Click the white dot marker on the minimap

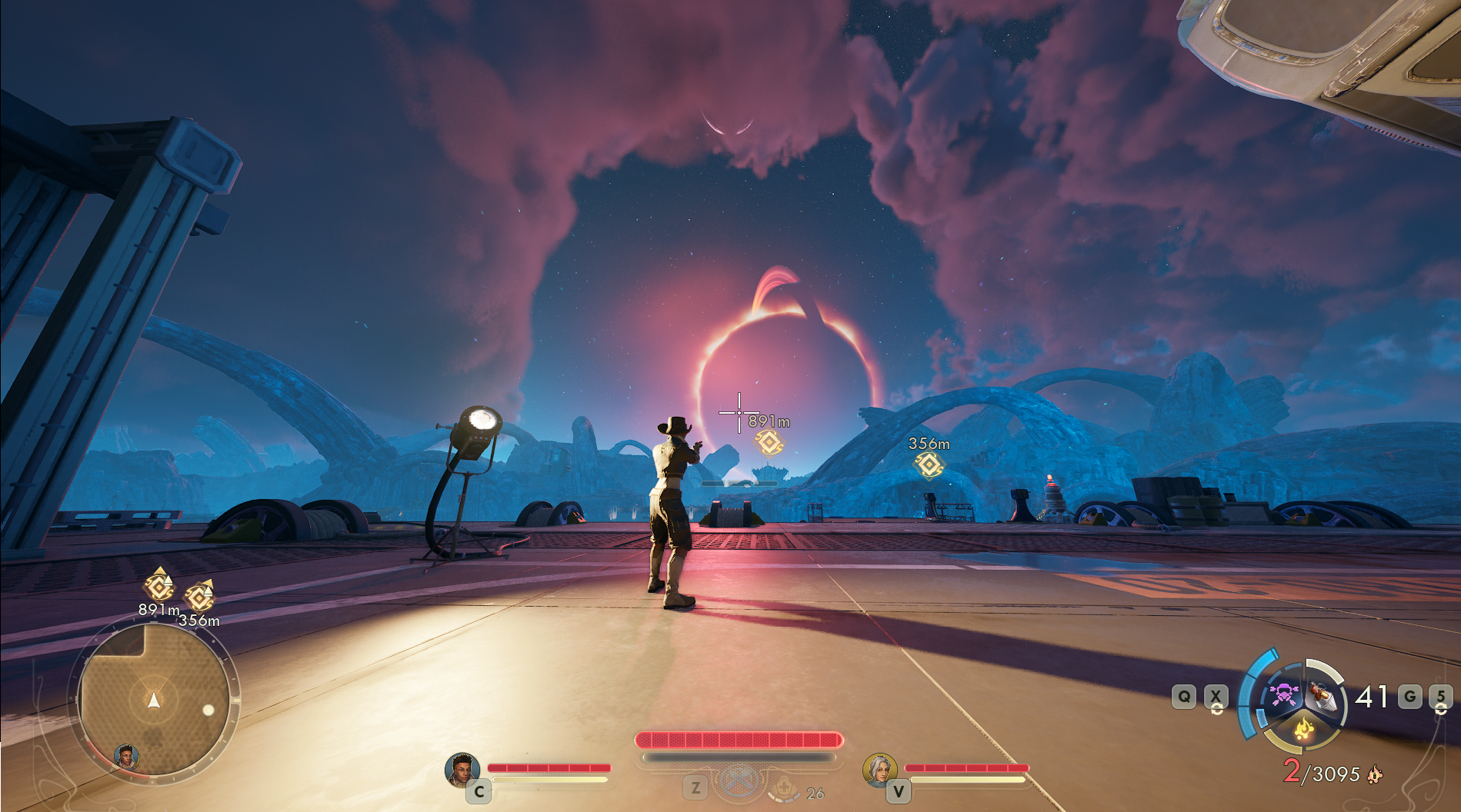pos(208,710)
